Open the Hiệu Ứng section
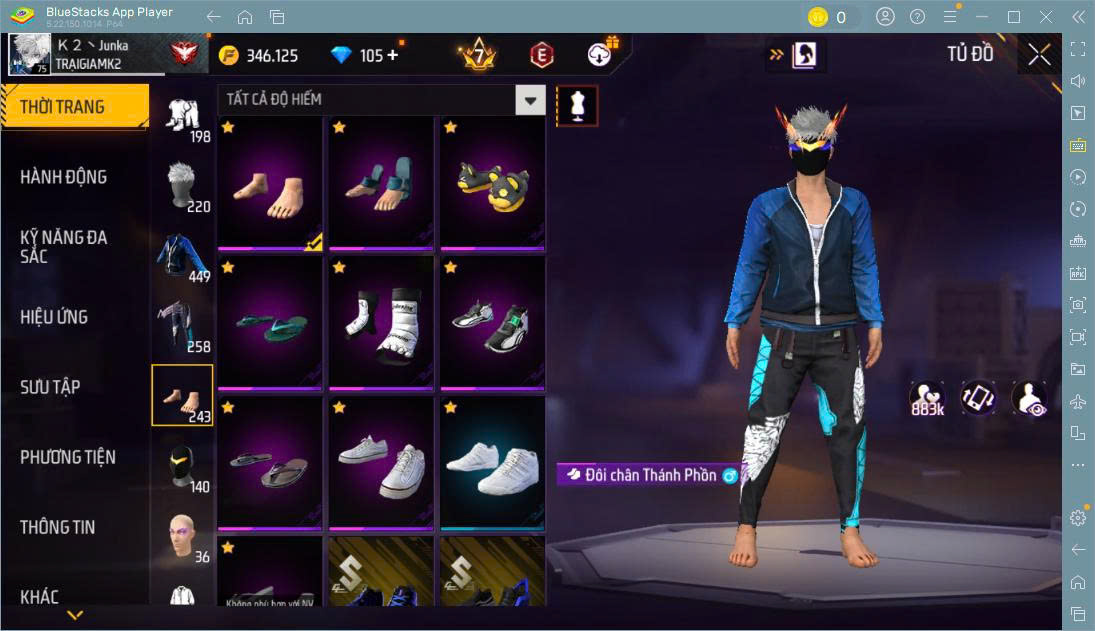This screenshot has width=1095, height=631. point(55,317)
